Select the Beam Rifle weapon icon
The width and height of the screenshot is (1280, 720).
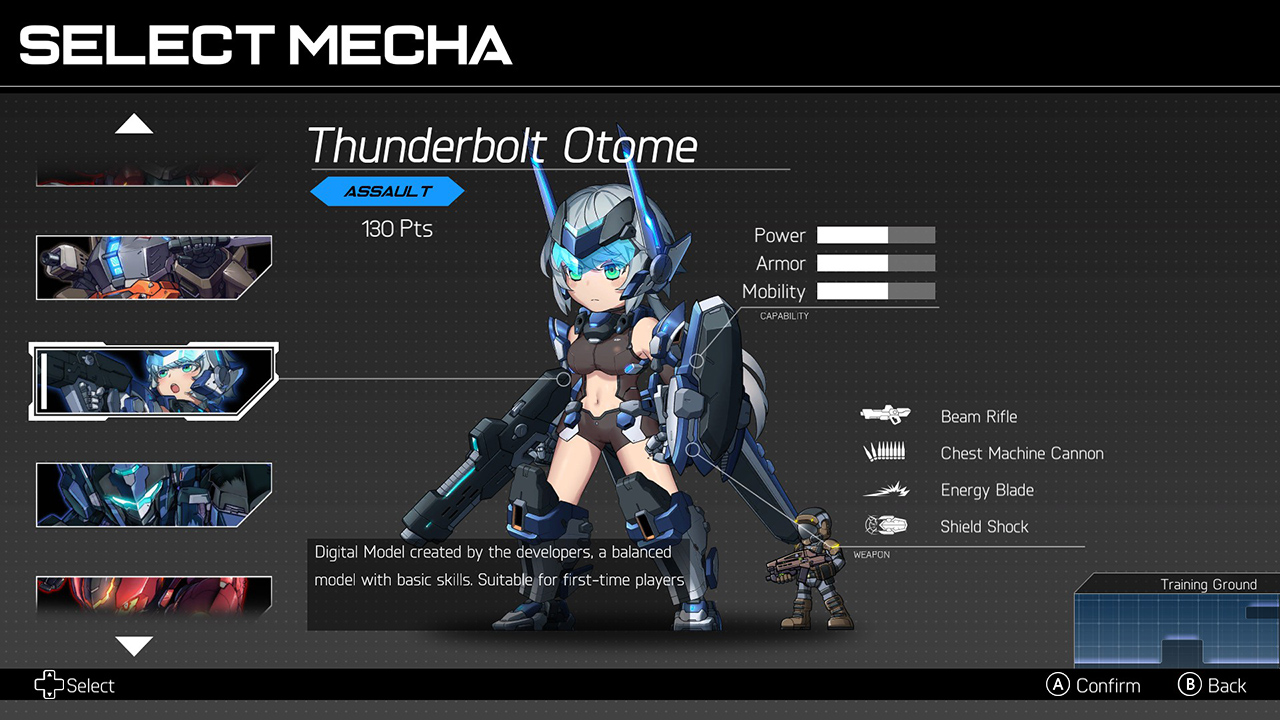click(x=886, y=413)
